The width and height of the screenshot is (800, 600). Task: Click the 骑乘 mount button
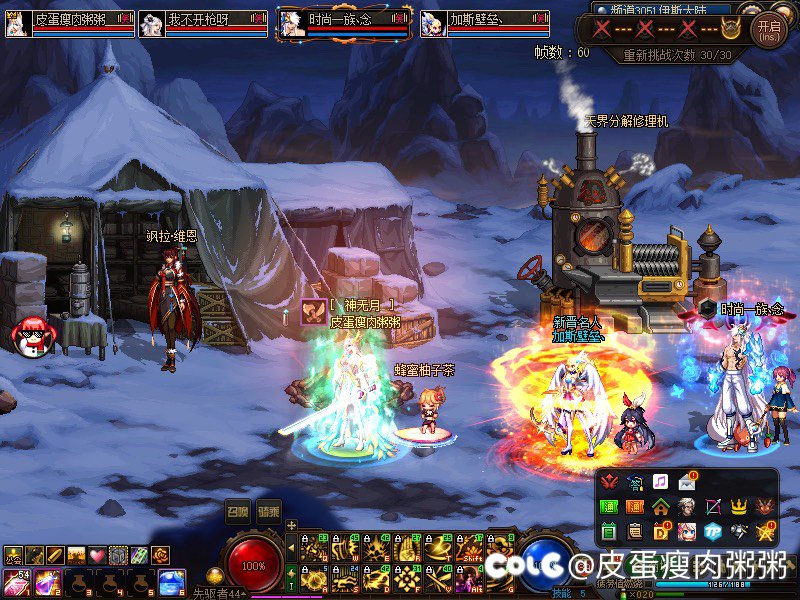click(x=269, y=509)
